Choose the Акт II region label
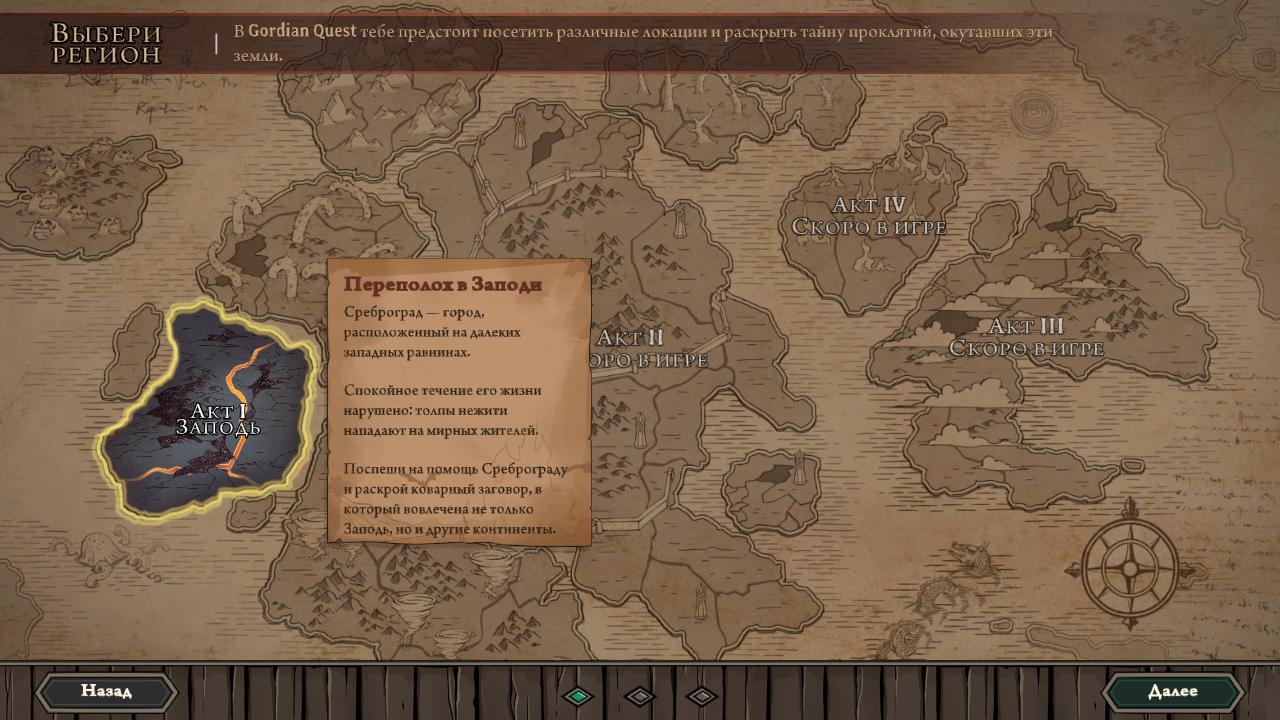This screenshot has width=1280, height=720. click(x=648, y=348)
